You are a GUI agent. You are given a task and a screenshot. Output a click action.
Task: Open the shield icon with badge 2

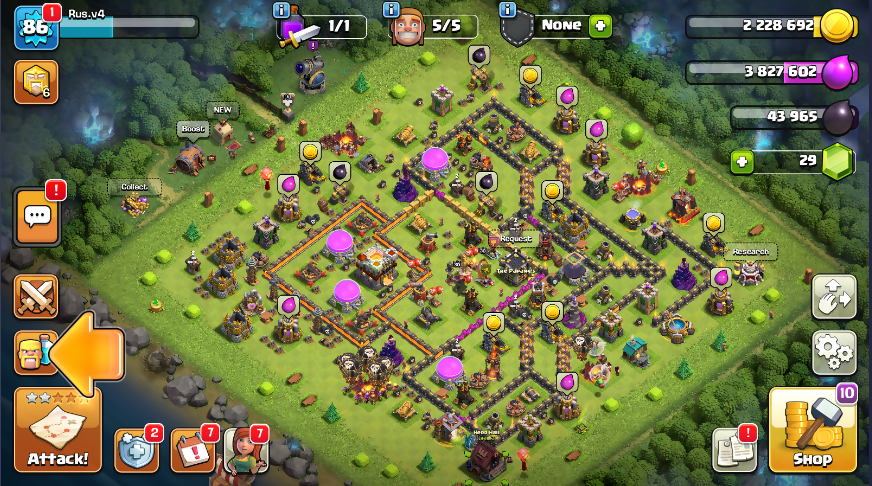[136, 450]
